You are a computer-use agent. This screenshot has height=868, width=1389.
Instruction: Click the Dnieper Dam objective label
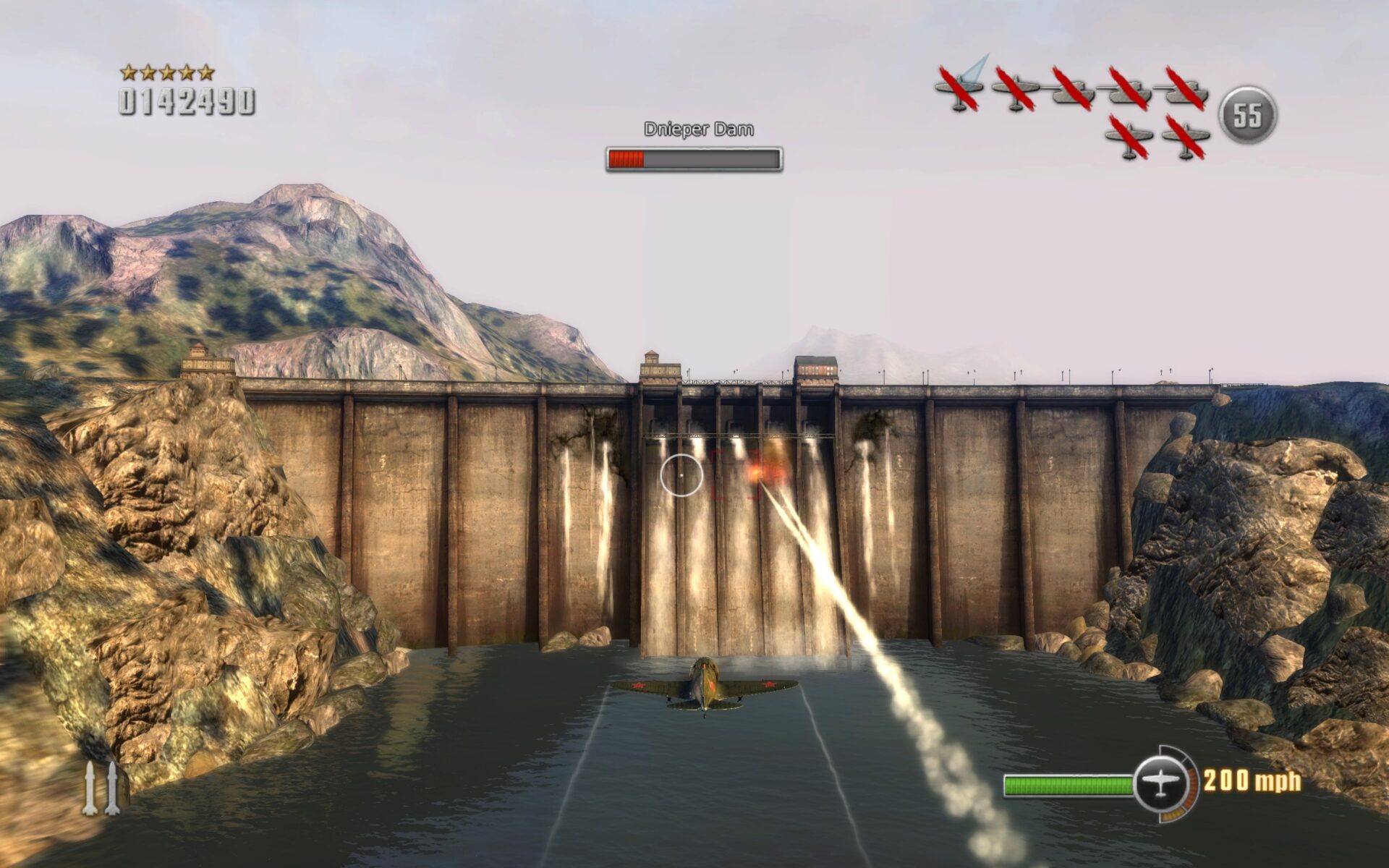click(698, 129)
